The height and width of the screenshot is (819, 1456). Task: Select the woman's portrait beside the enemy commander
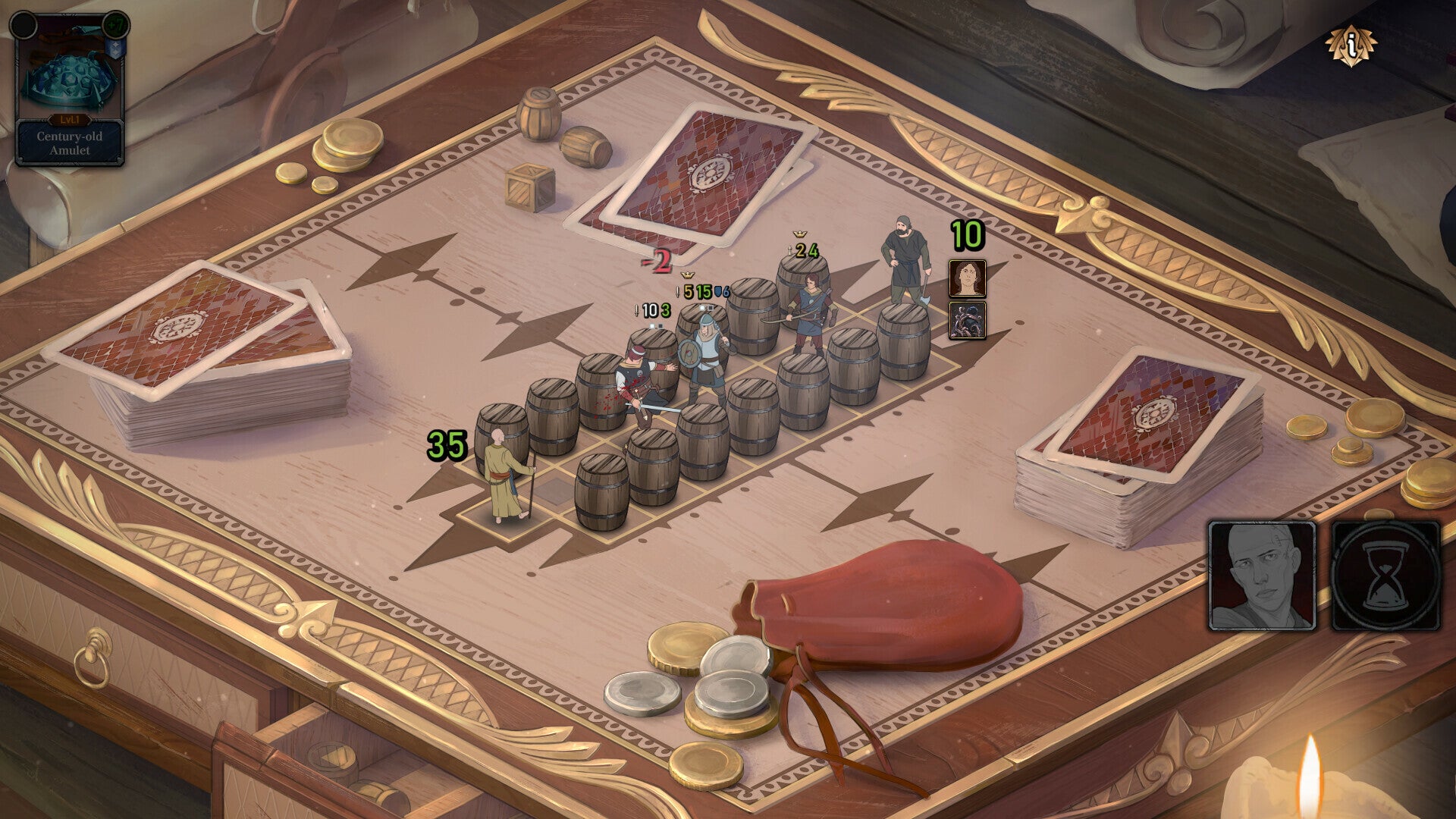(967, 278)
